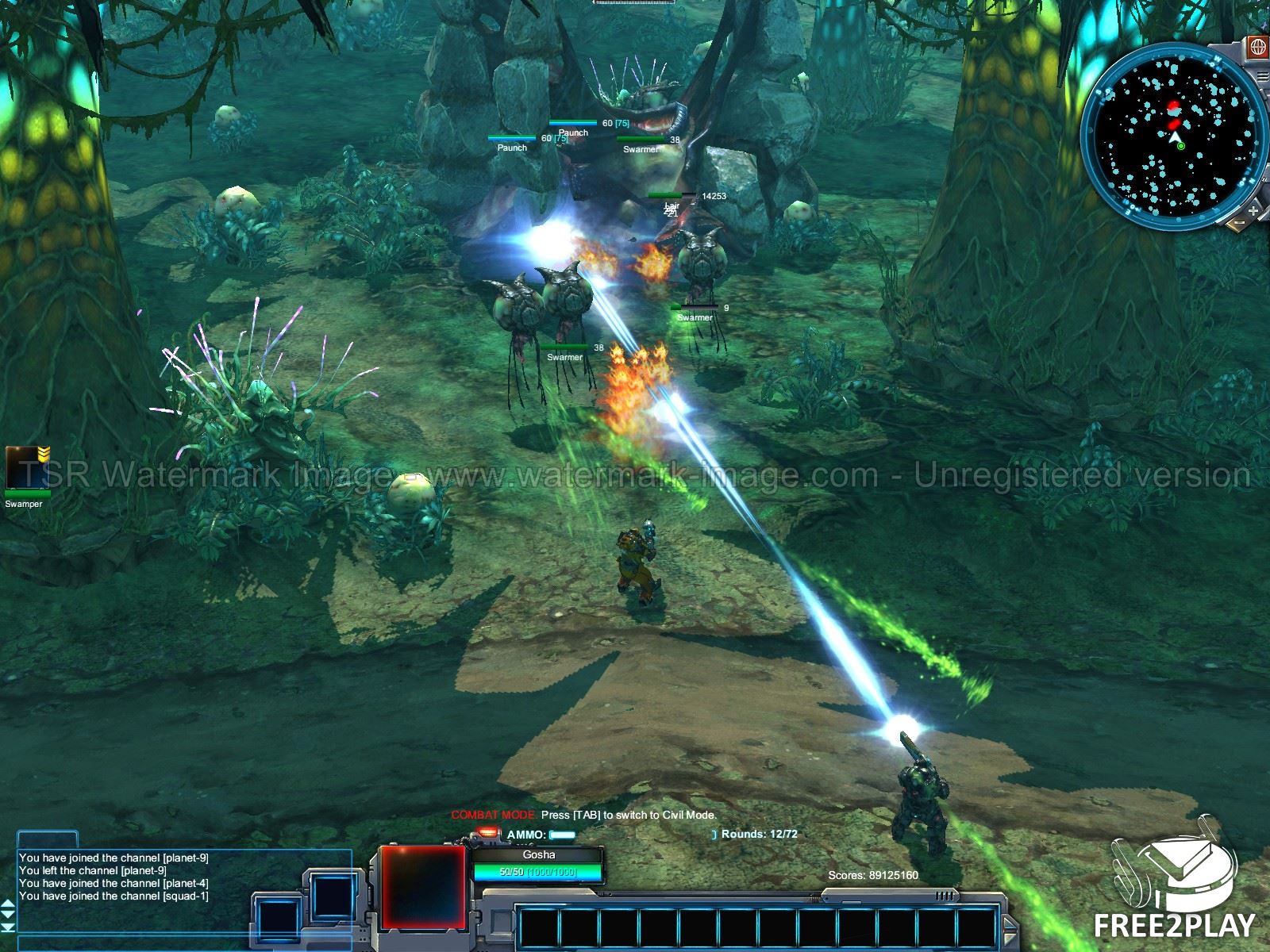Open the world map globe button

click(1257, 48)
